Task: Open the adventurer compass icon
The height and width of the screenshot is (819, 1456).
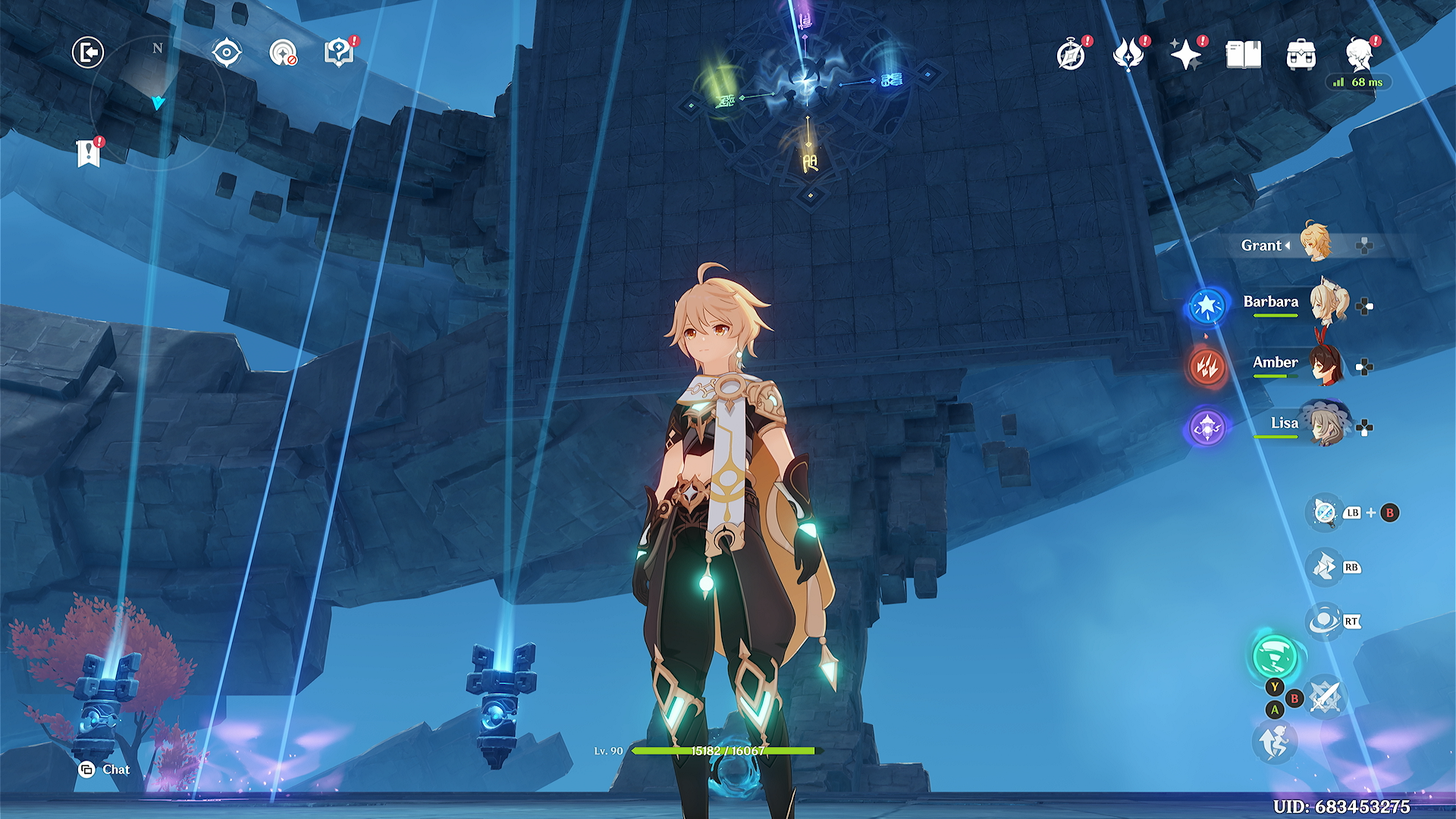Action: point(1071,55)
